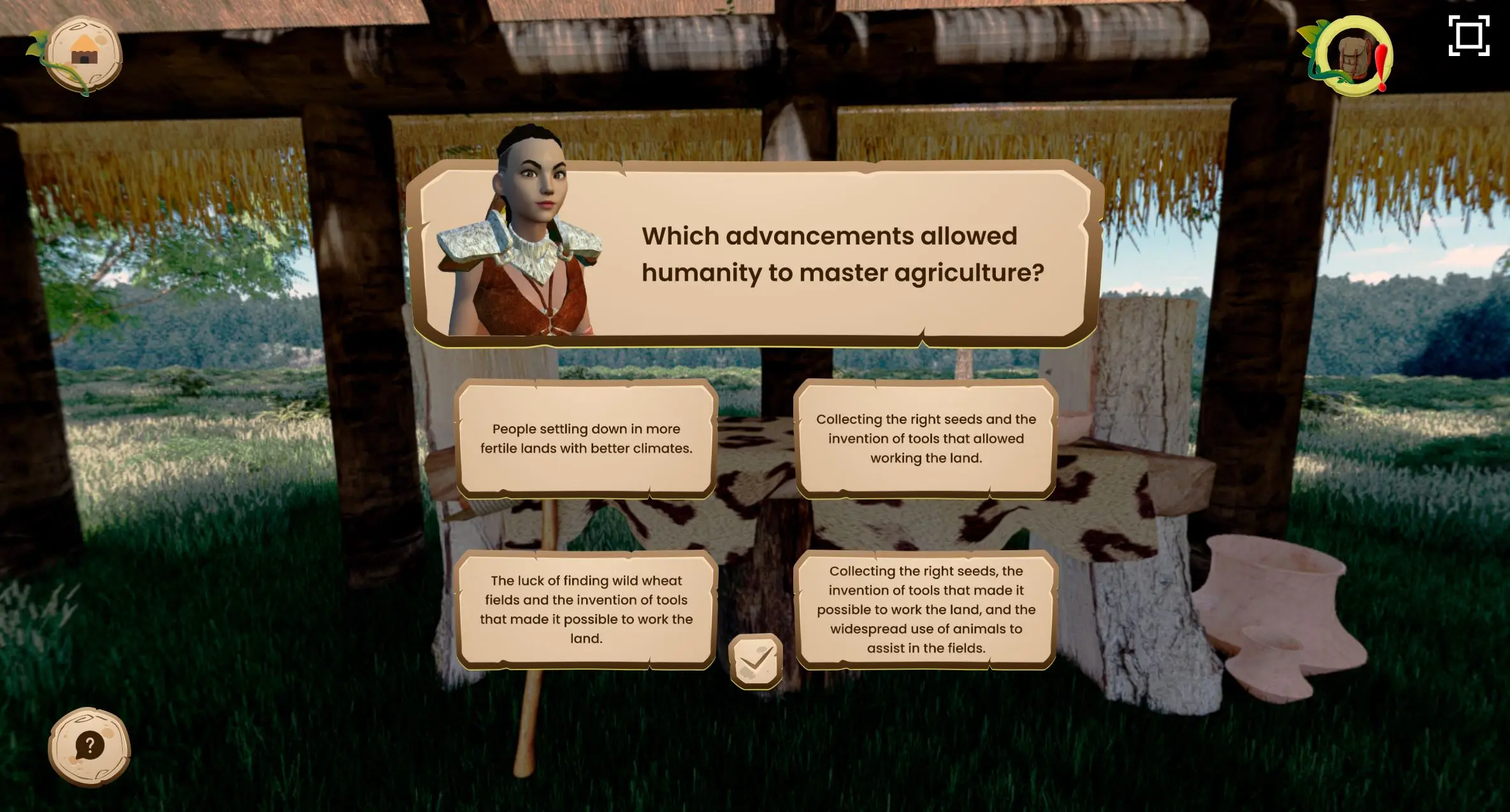The image size is (1510, 812).
Task: Select the answer about seeds and tools only
Action: click(926, 438)
